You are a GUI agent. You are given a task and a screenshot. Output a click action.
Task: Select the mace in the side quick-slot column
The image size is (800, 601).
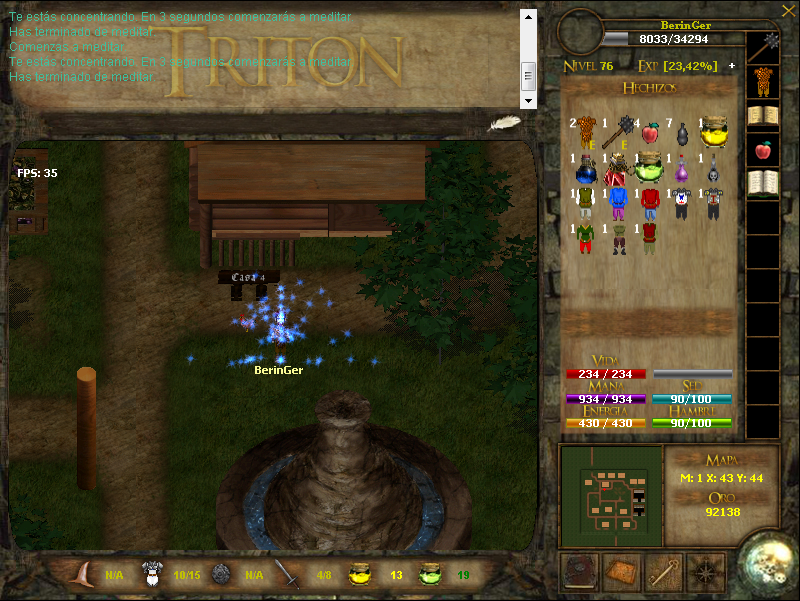tap(770, 45)
